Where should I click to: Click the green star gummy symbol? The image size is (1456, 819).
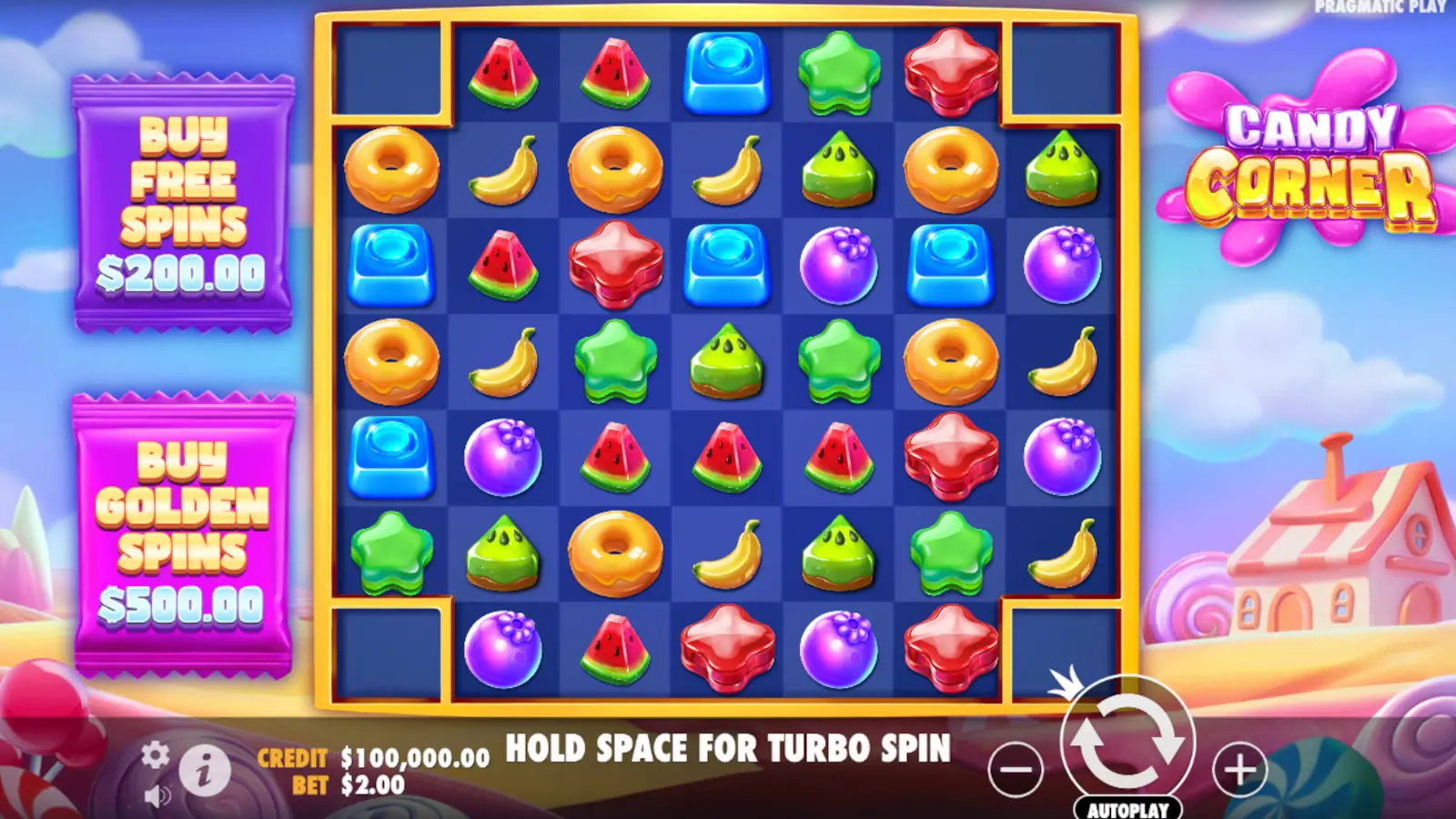839,70
